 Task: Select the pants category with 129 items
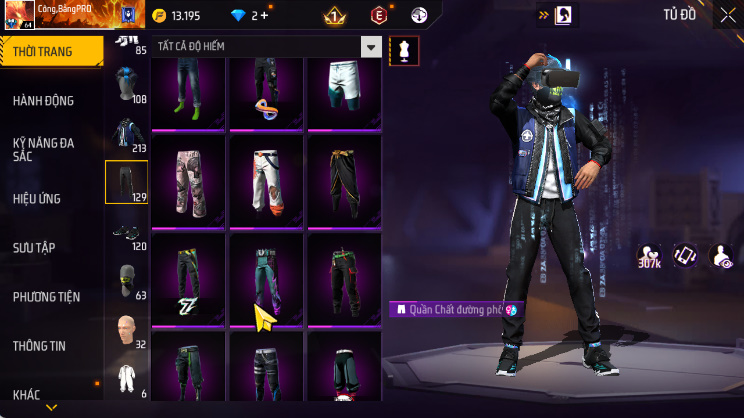126,182
